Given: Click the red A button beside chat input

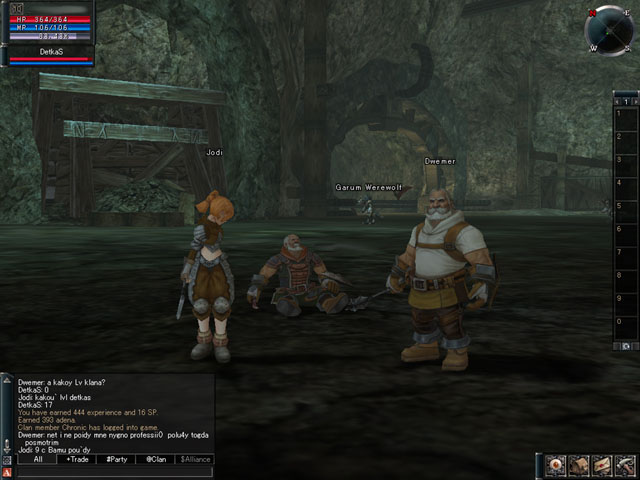Looking at the screenshot, I should tap(8, 472).
